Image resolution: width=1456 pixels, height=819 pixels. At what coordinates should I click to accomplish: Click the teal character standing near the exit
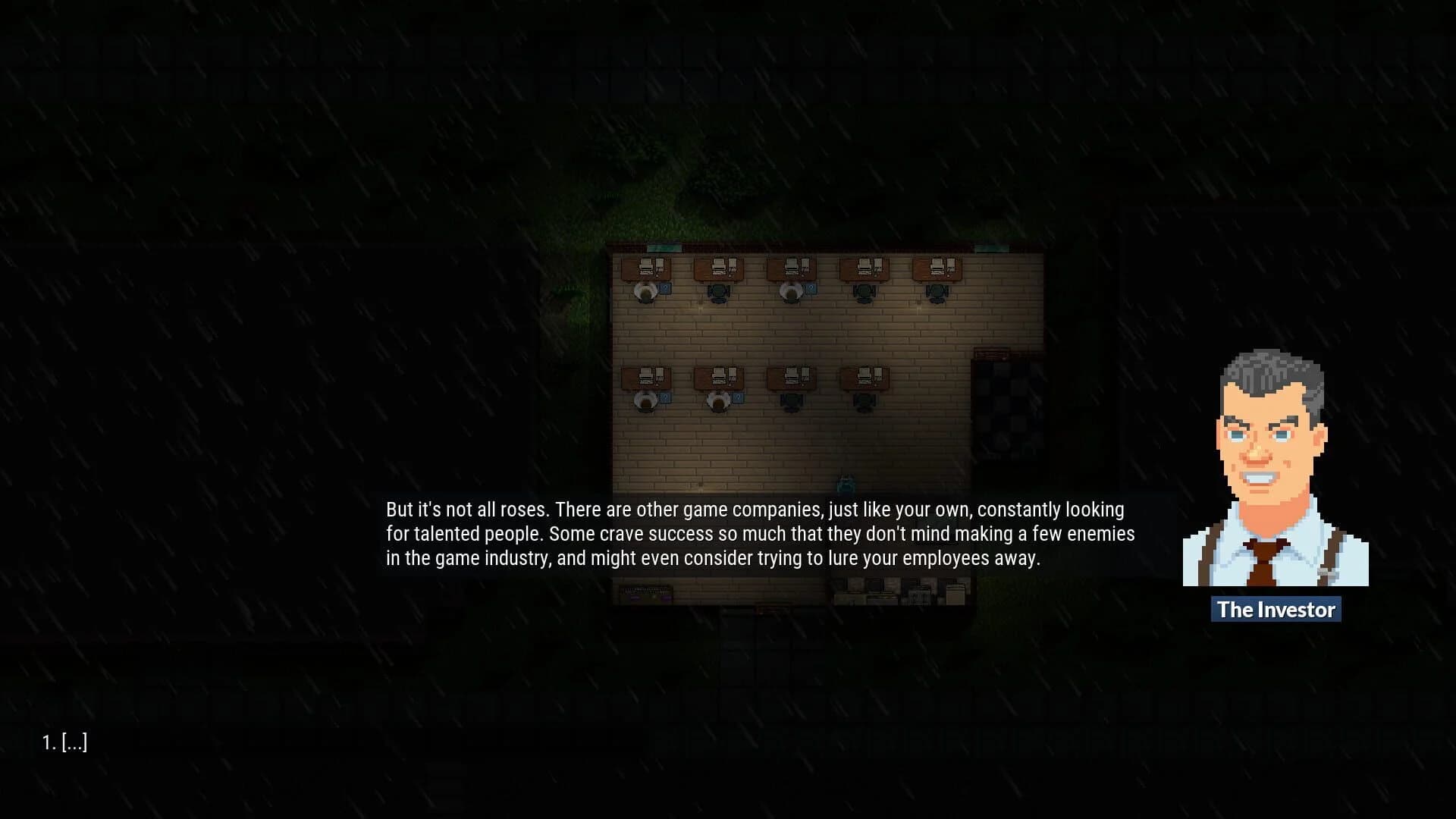tap(845, 482)
